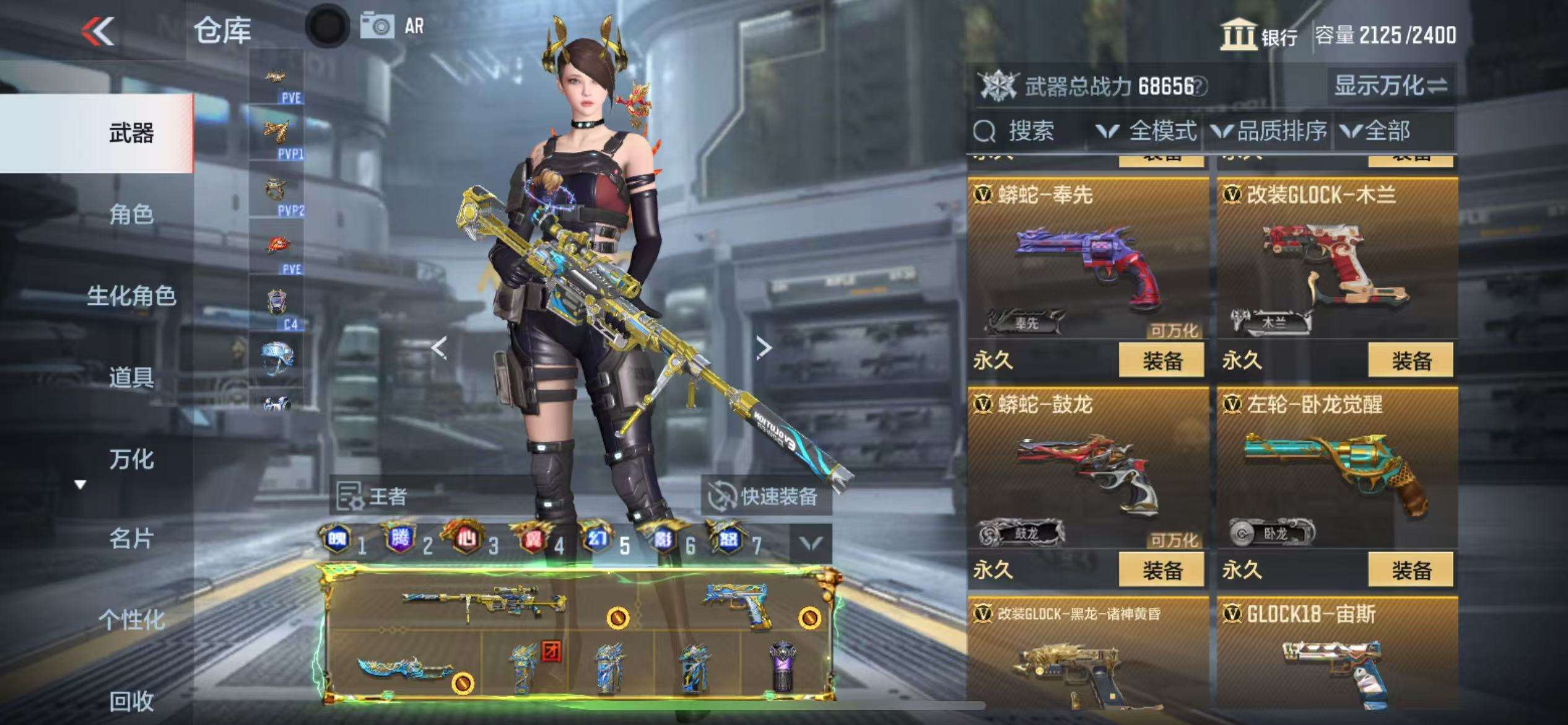Image resolution: width=1568 pixels, height=725 pixels.
Task: Equip the 左轮-卧龙觉醒 revolver
Action: (1411, 570)
